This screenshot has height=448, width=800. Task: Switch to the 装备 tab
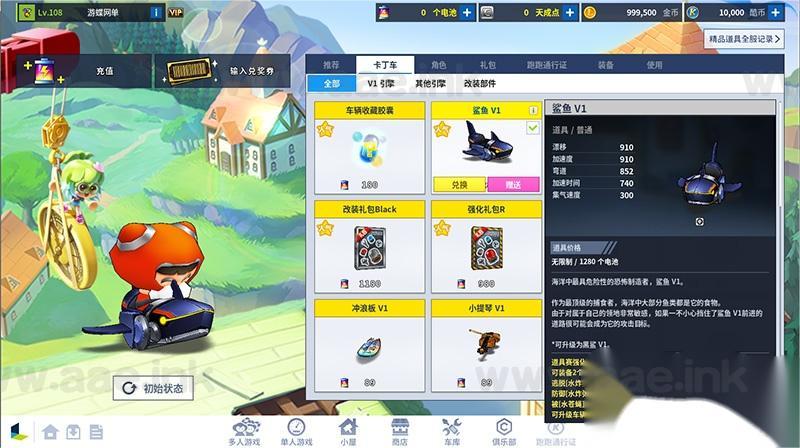tap(606, 64)
